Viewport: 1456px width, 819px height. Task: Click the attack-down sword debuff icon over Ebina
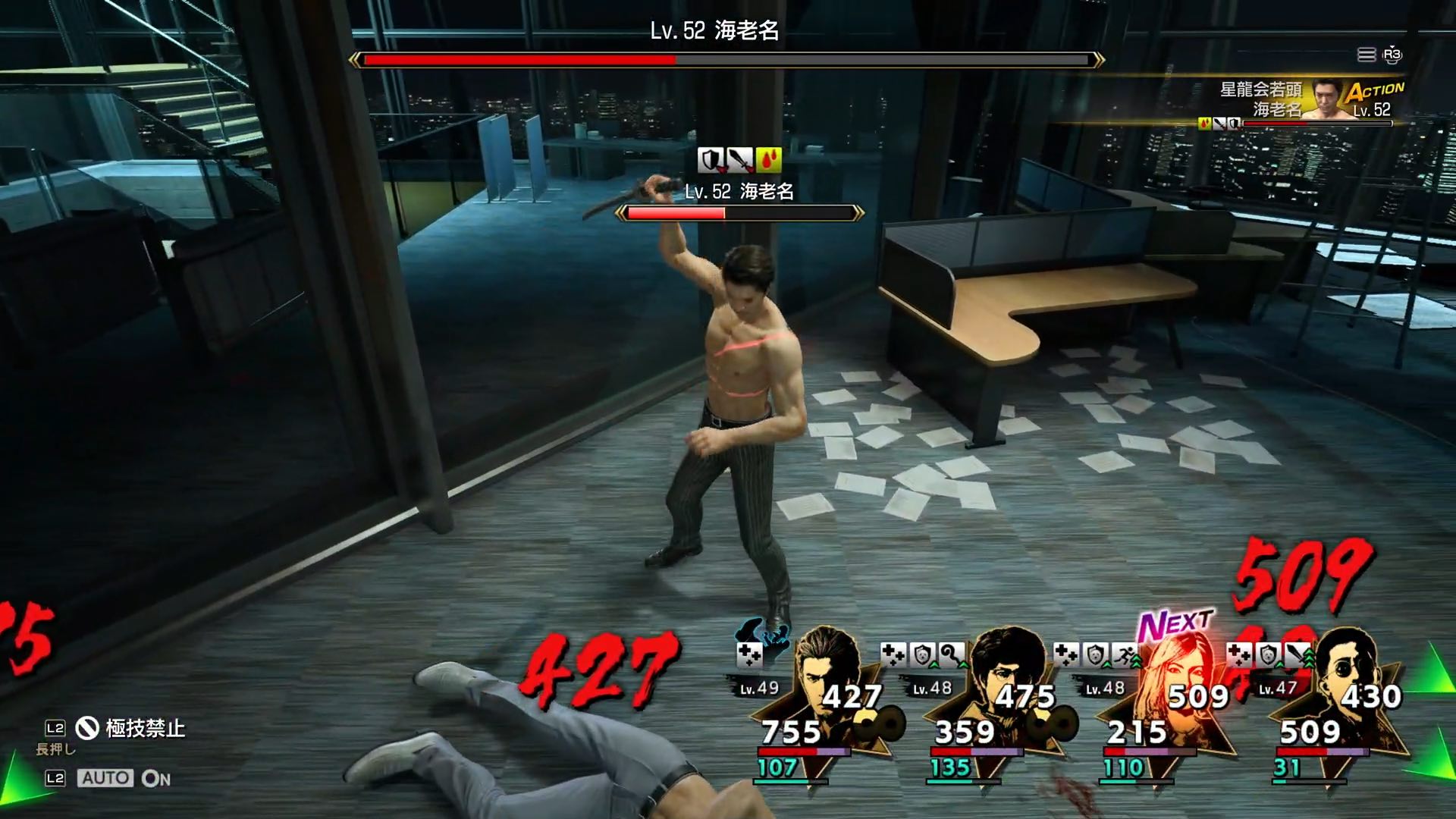(x=739, y=159)
